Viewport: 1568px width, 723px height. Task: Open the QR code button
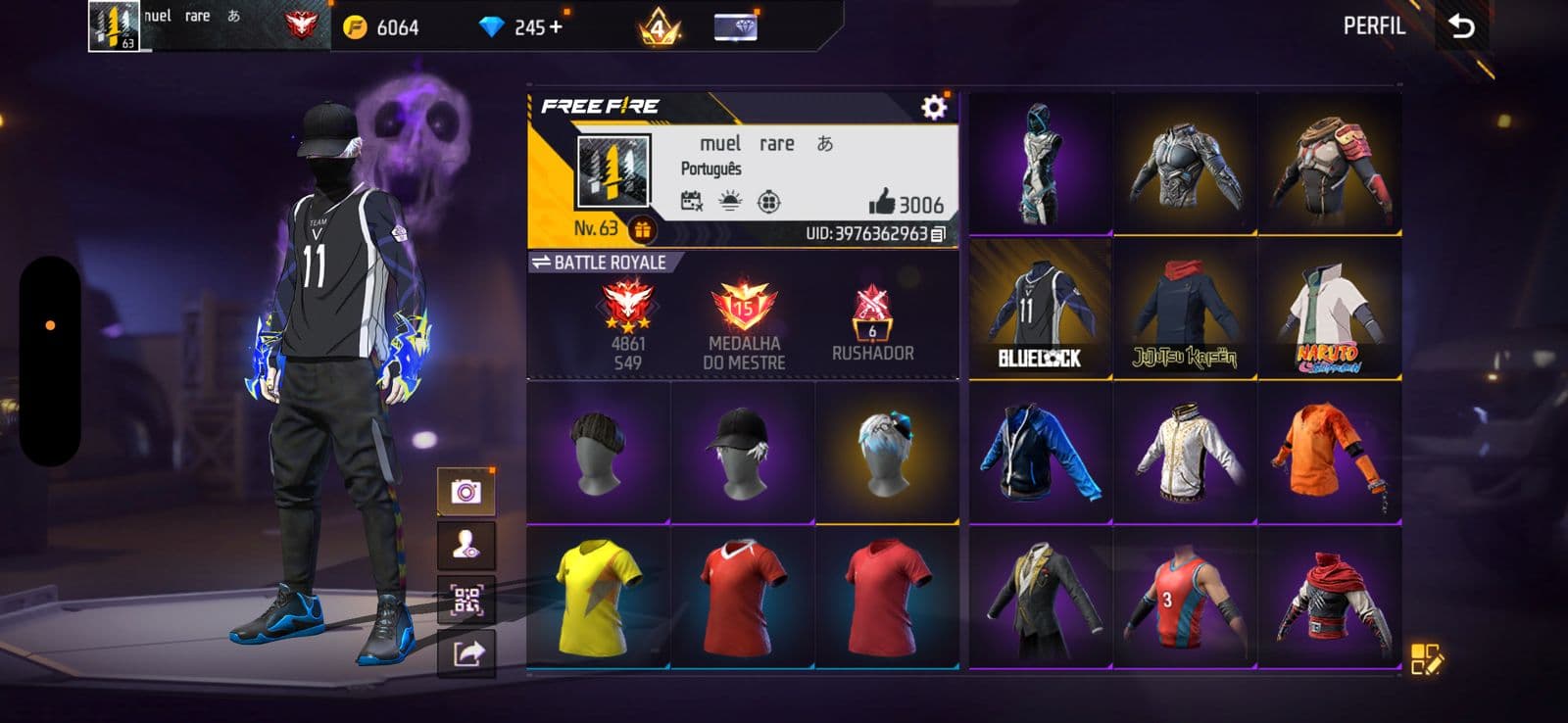tap(466, 600)
